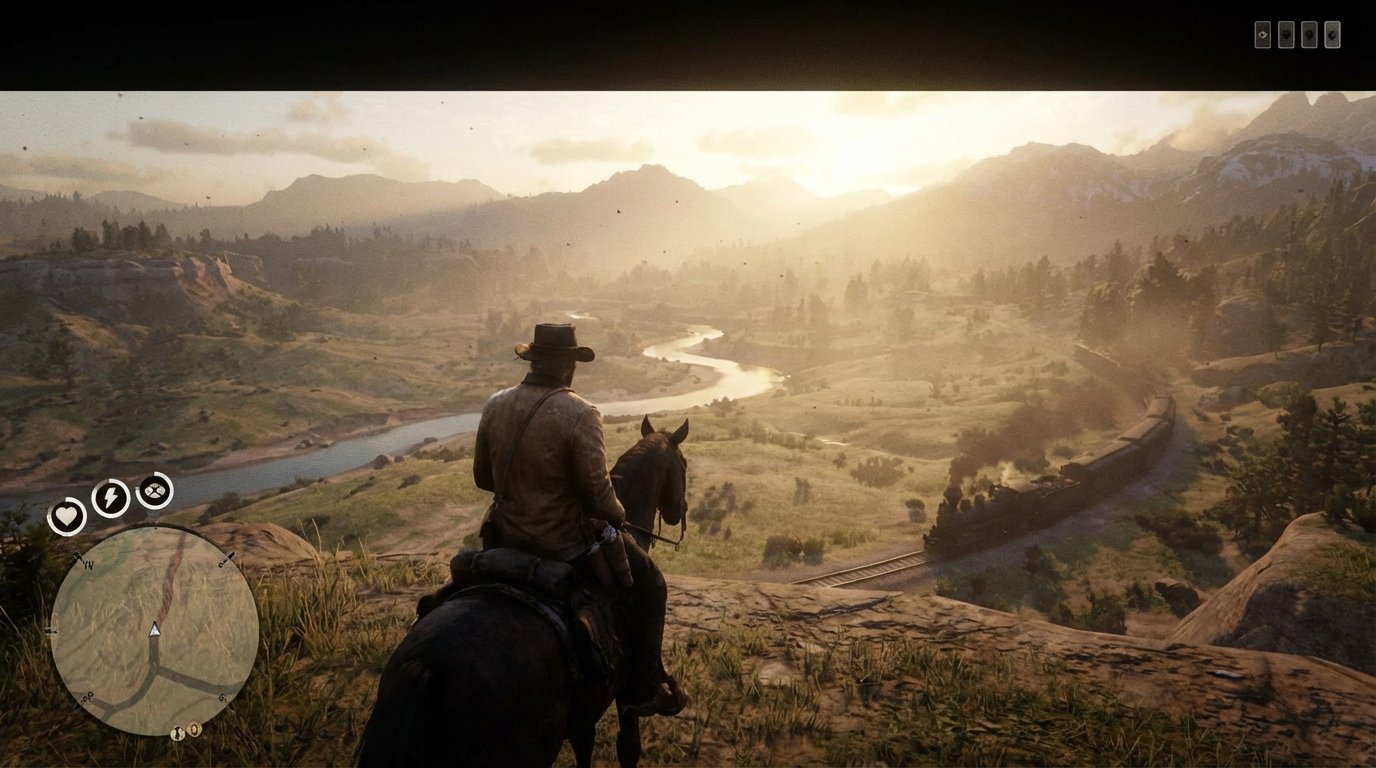The image size is (1376, 768).
Task: Click the third ability card slot
Action: coord(1310,34)
